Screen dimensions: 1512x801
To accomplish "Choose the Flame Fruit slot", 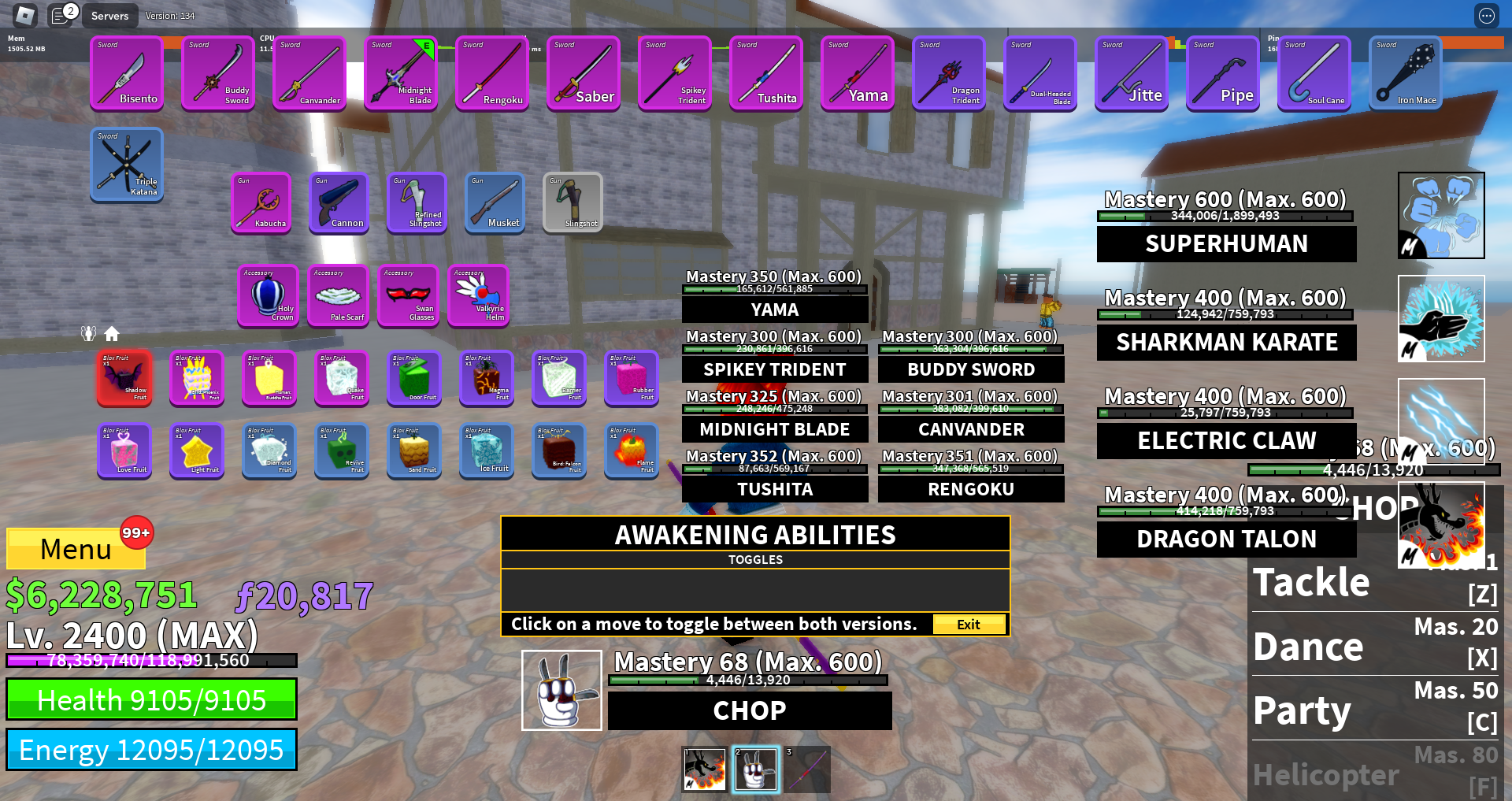I will [632, 451].
